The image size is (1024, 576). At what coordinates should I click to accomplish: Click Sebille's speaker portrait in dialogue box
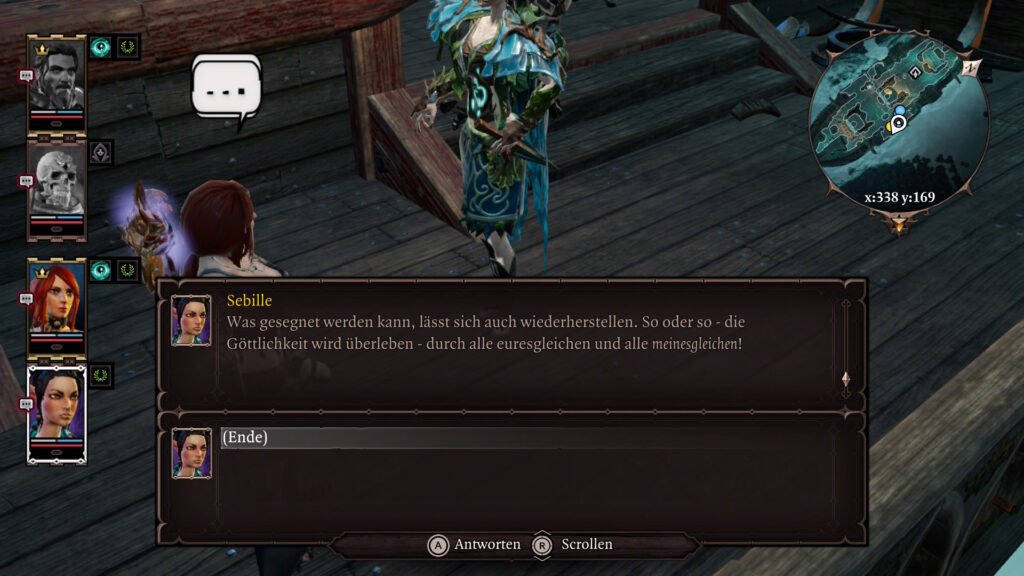click(x=191, y=320)
